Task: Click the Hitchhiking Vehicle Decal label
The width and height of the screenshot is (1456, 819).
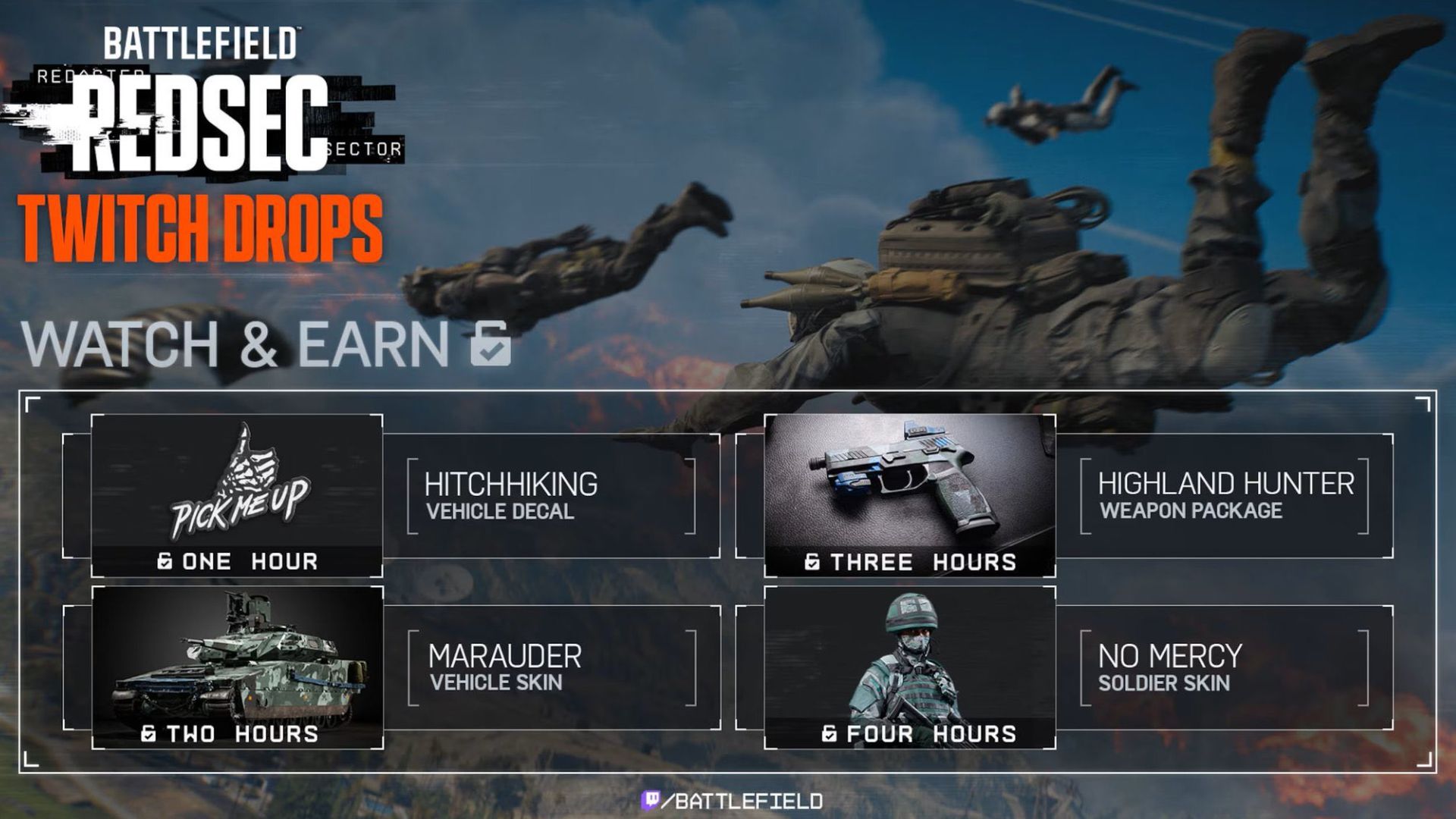Action: pyautogui.click(x=510, y=496)
